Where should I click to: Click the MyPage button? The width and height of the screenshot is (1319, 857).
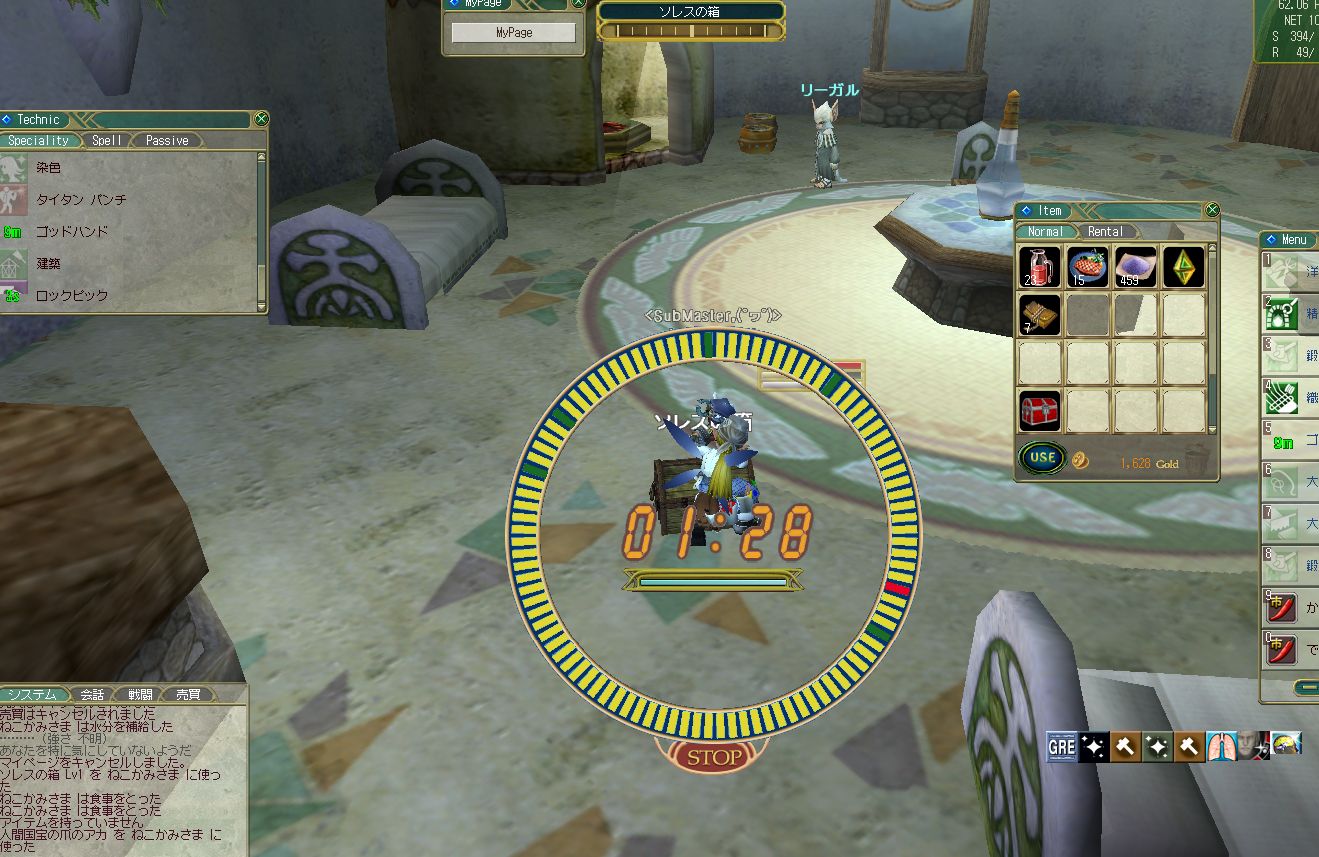point(514,33)
